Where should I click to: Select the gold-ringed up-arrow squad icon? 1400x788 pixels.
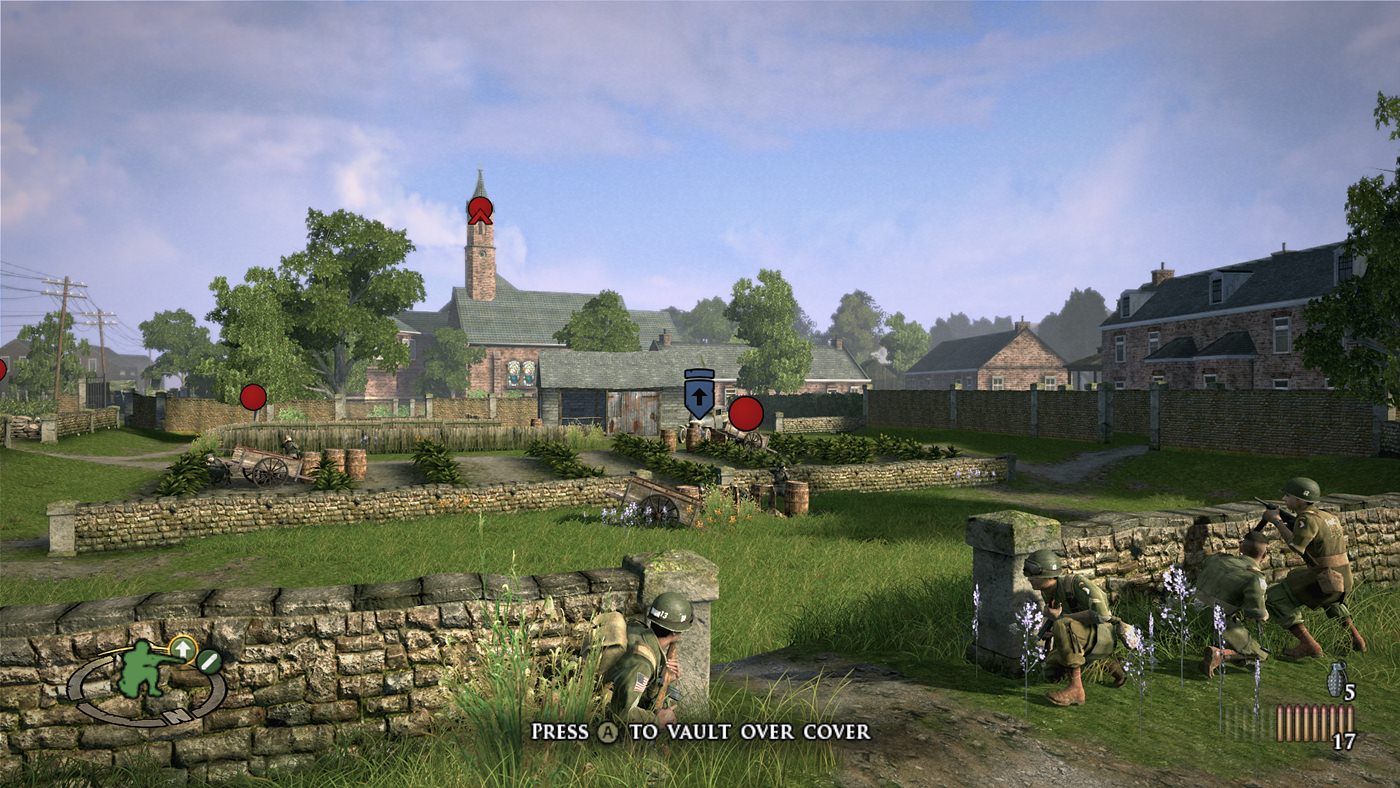182,649
